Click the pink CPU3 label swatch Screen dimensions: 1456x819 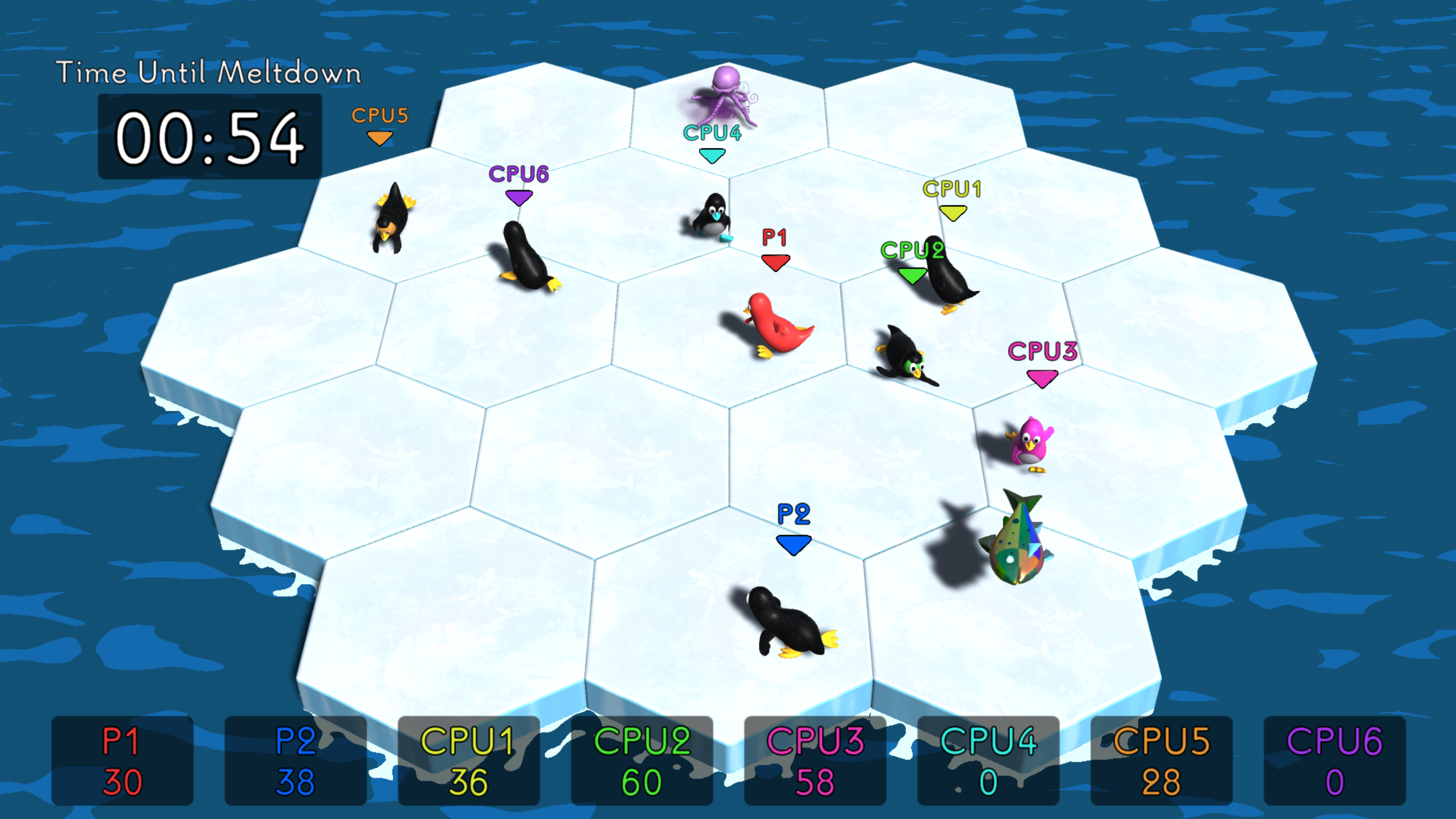pos(1042,351)
